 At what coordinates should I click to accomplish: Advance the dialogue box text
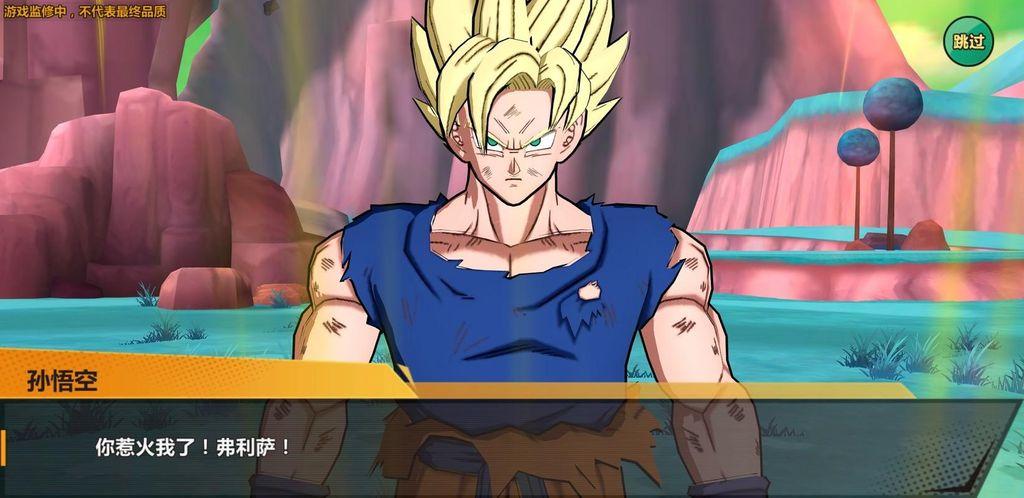(510, 446)
